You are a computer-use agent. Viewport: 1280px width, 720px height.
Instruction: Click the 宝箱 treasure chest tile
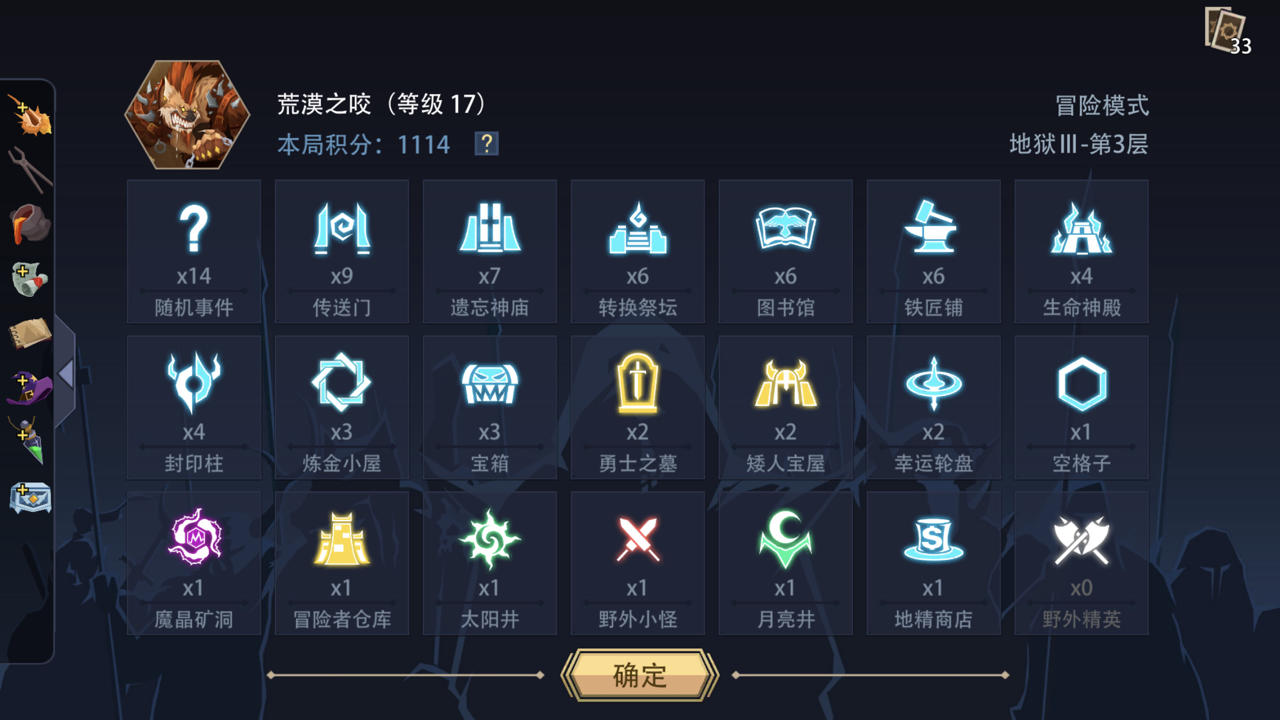tap(489, 405)
